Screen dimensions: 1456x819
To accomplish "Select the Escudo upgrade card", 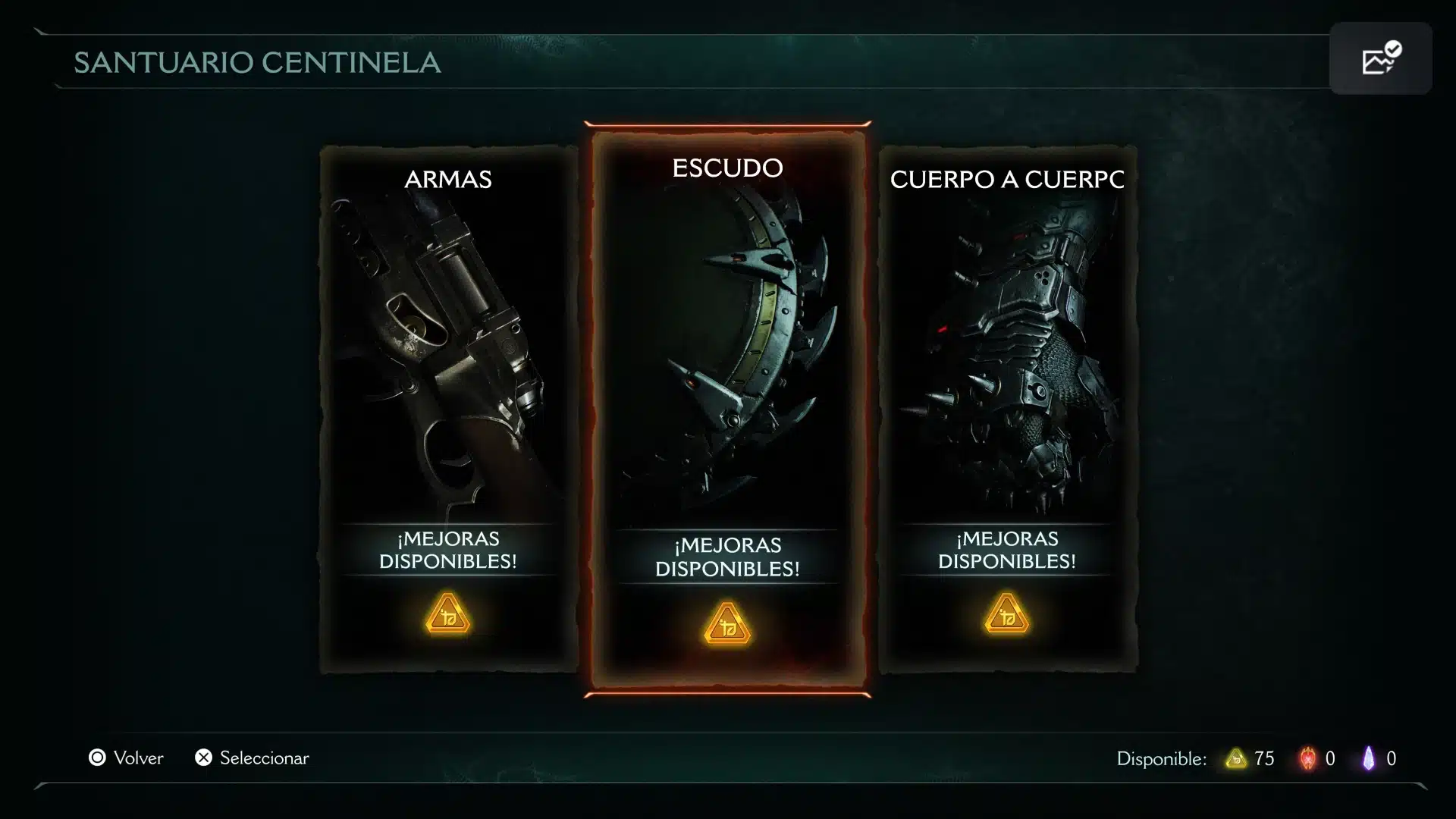I will (x=727, y=409).
